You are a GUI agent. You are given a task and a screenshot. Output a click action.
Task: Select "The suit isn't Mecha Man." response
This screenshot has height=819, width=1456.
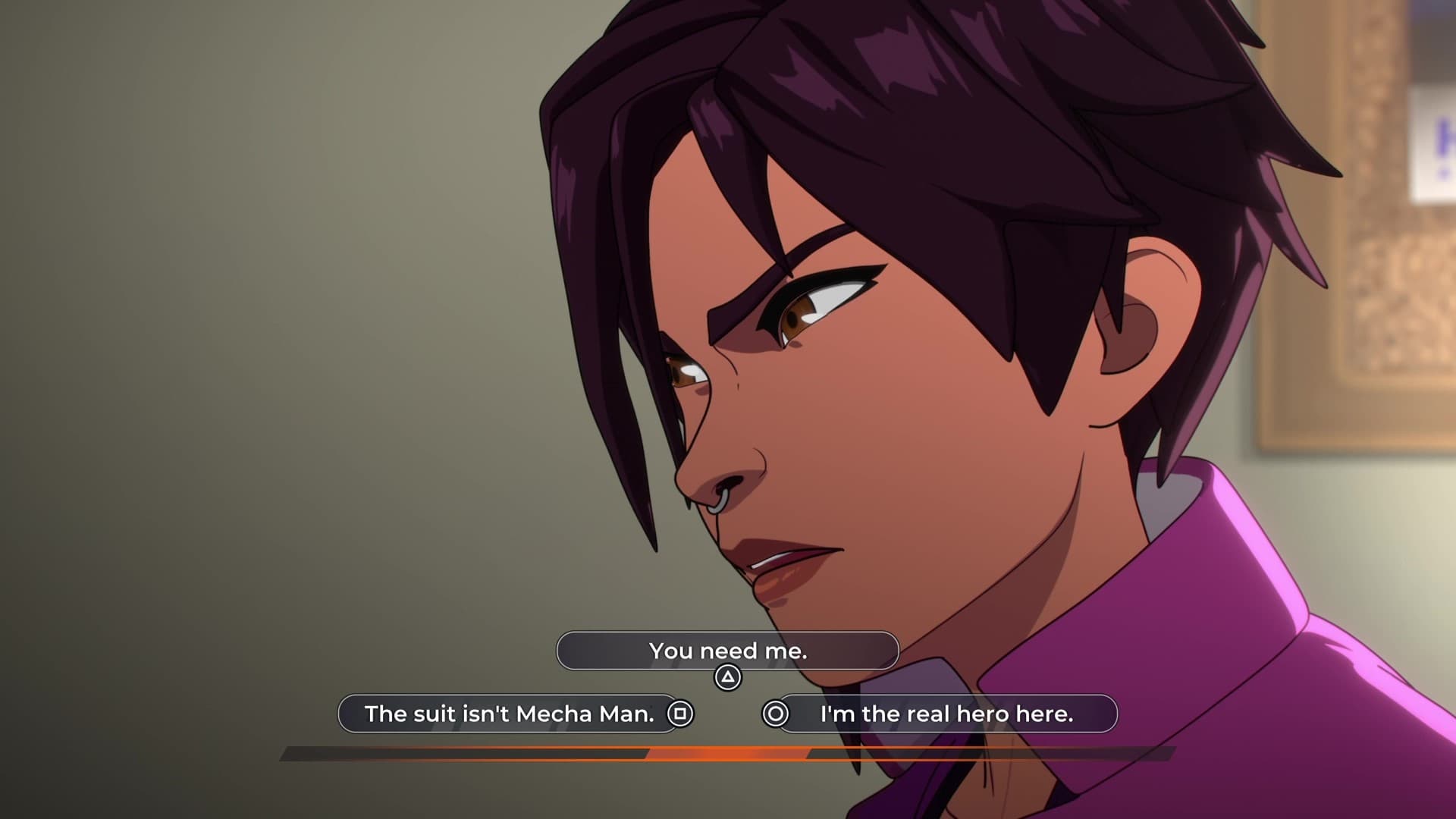509,714
